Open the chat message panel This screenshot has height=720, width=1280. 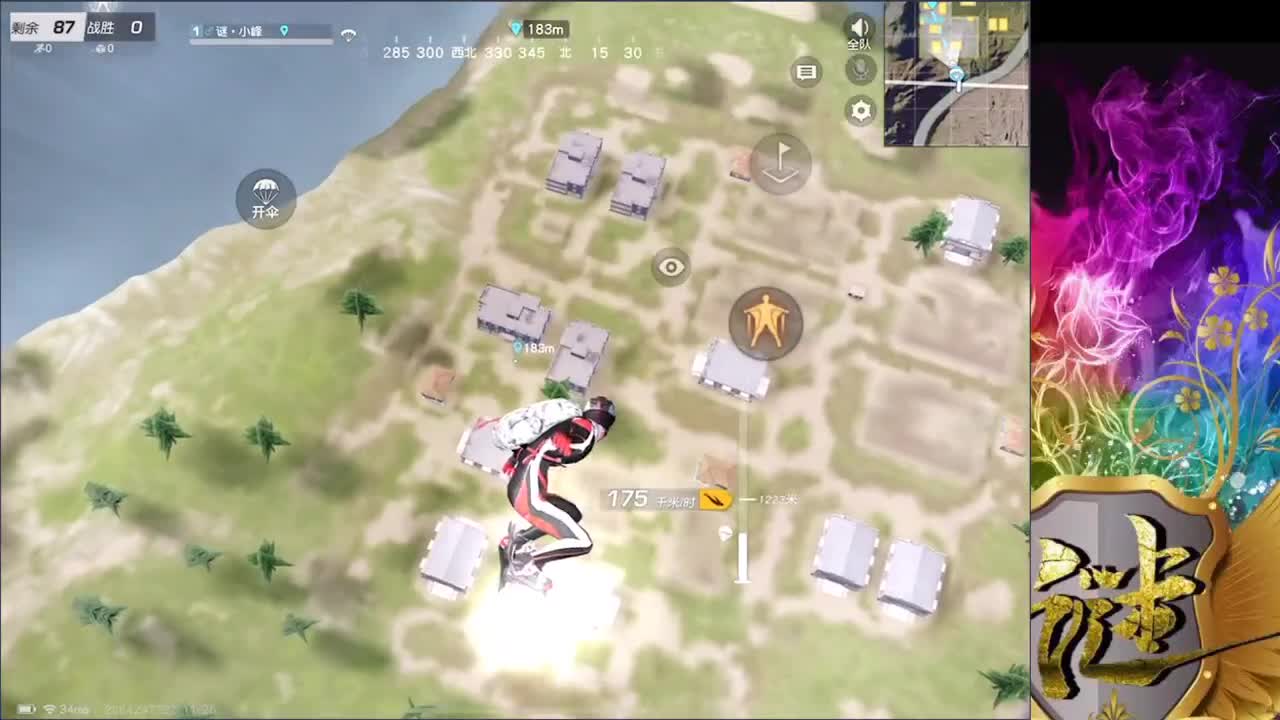[x=806, y=71]
